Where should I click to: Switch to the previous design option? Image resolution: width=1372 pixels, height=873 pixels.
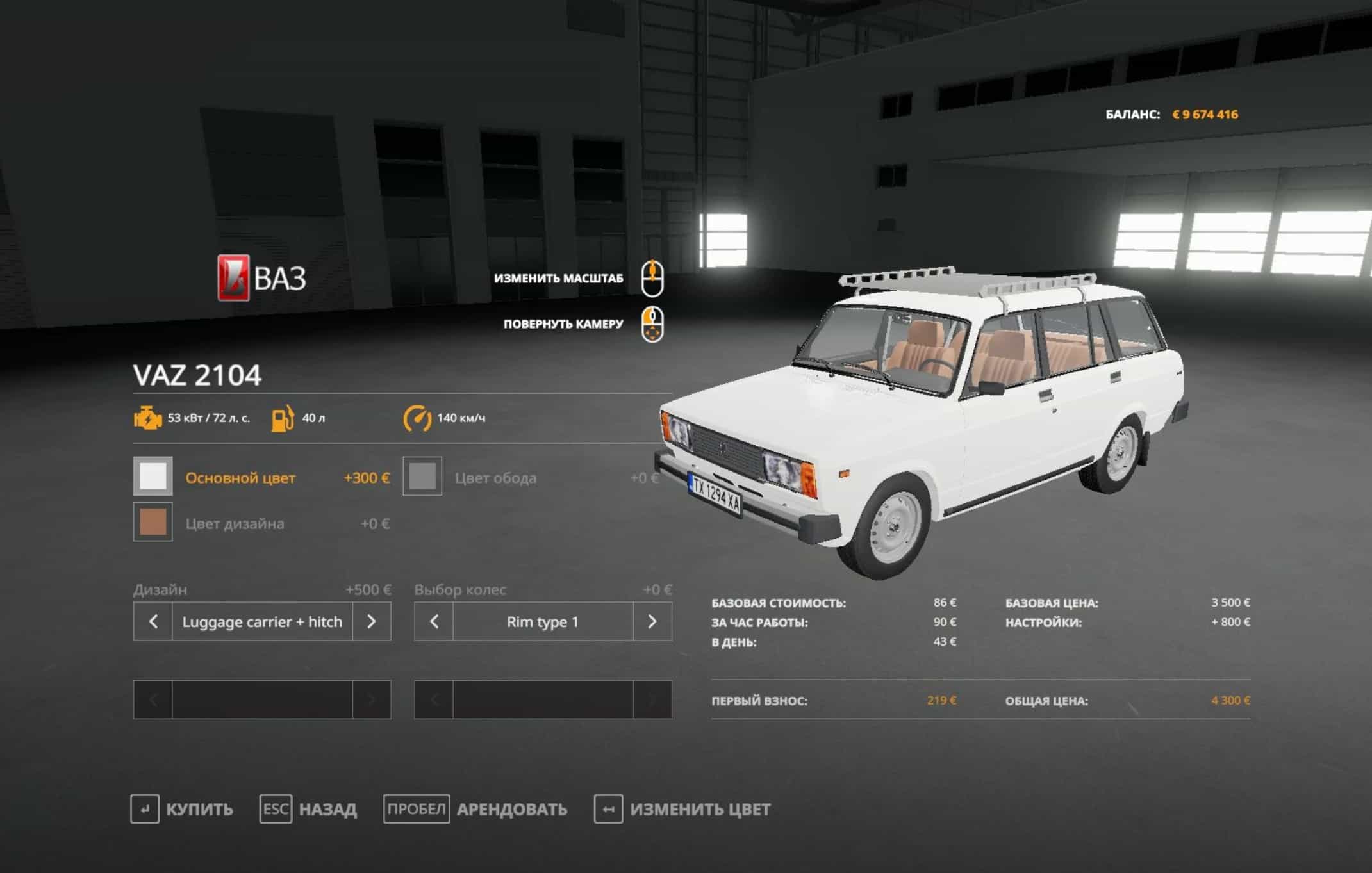153,621
